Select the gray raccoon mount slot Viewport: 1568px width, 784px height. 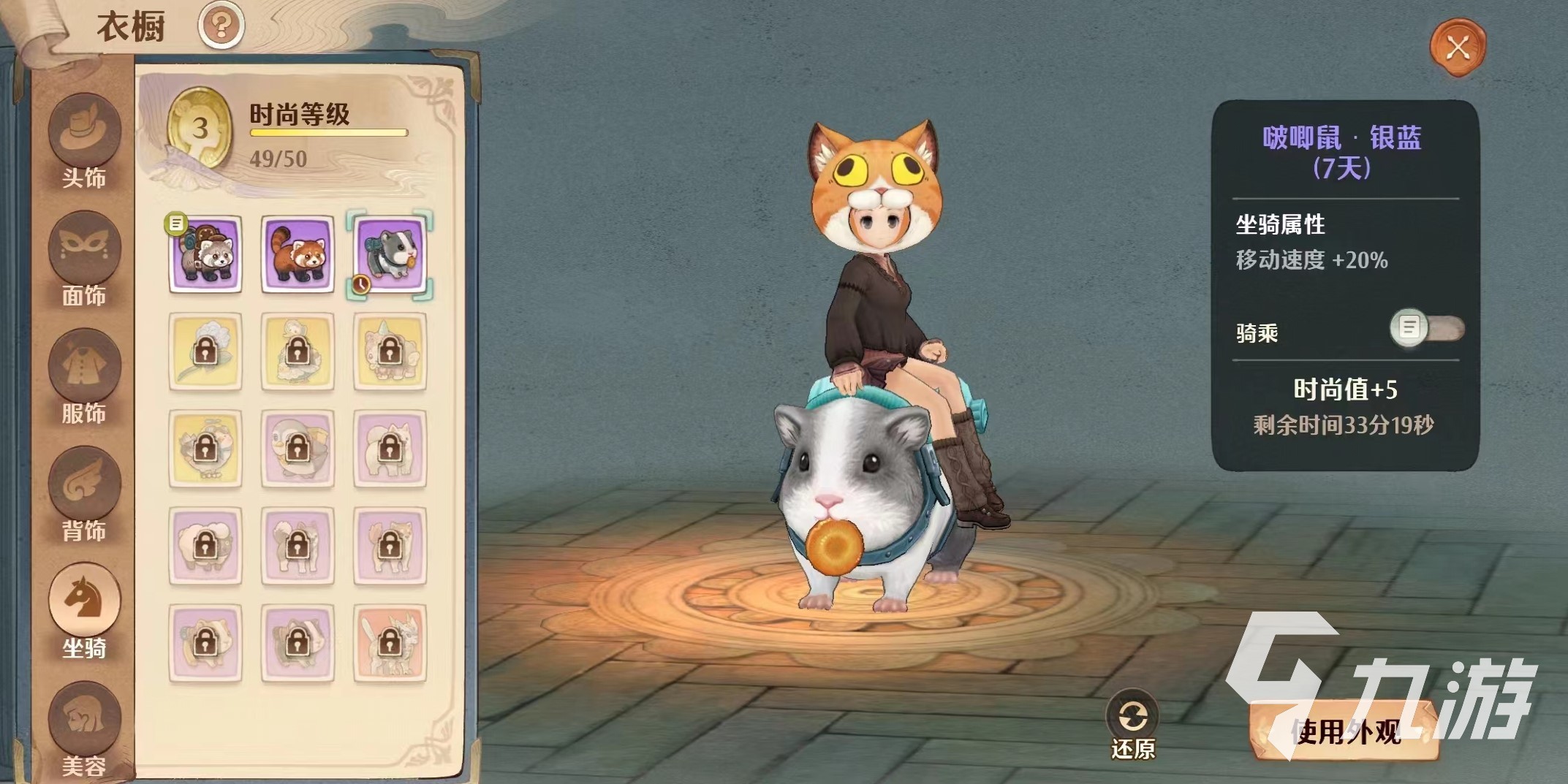205,254
